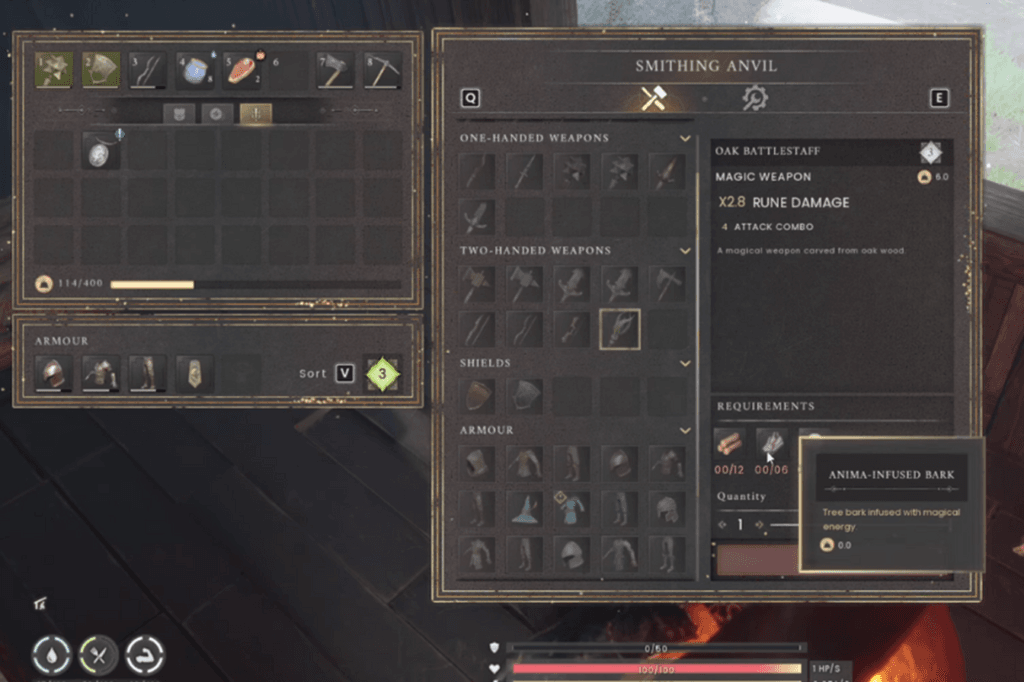Choose the blue potion in hotbar slot 4
Image resolution: width=1024 pixels, height=682 pixels.
(194, 70)
